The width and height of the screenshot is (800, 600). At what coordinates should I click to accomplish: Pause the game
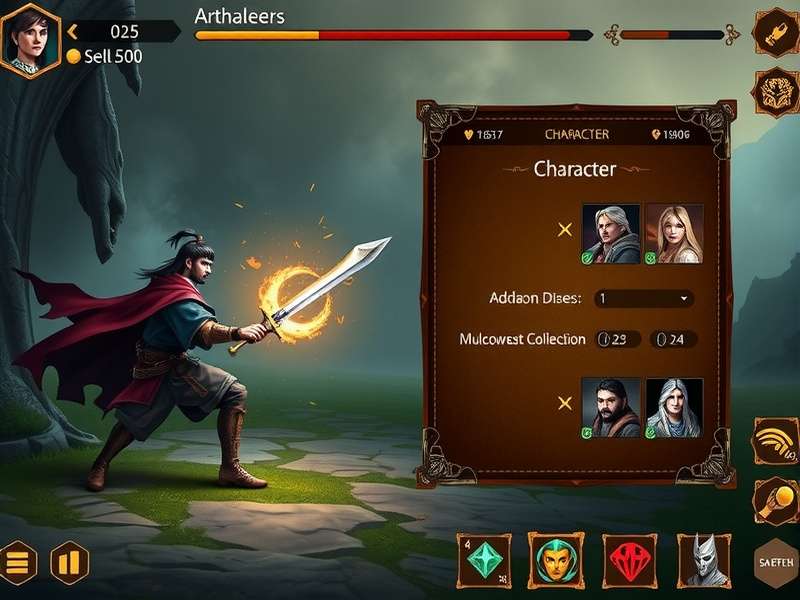(69, 562)
